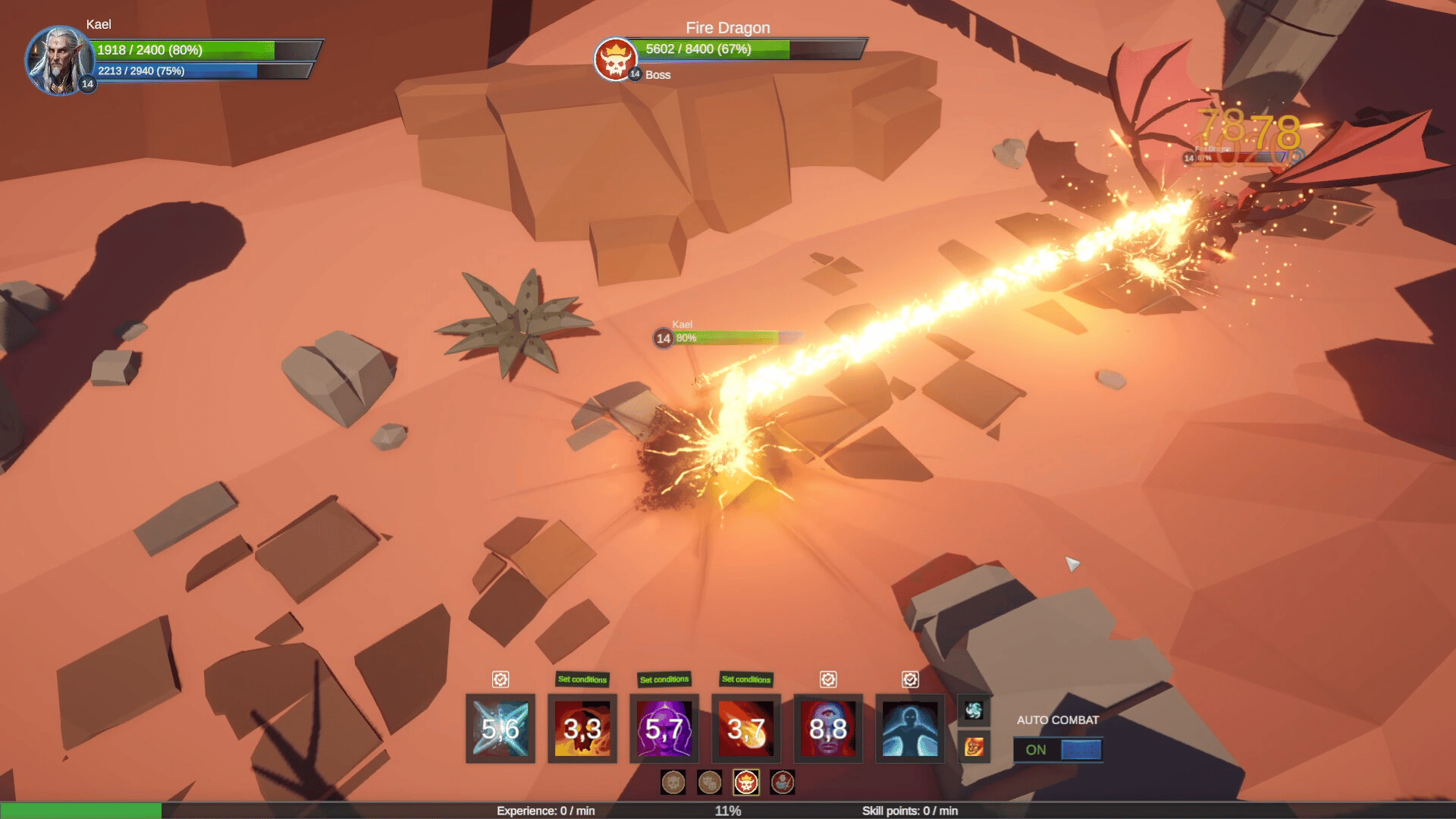Image resolution: width=1456 pixels, height=819 pixels.
Task: Choose the twin masks target icon
Action: tap(710, 783)
